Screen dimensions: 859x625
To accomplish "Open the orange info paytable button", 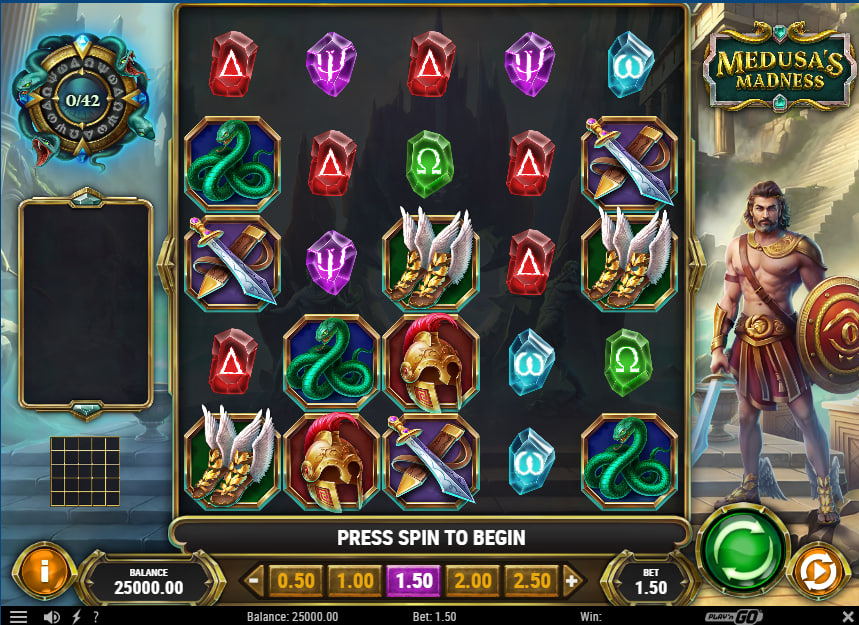I will (x=41, y=570).
